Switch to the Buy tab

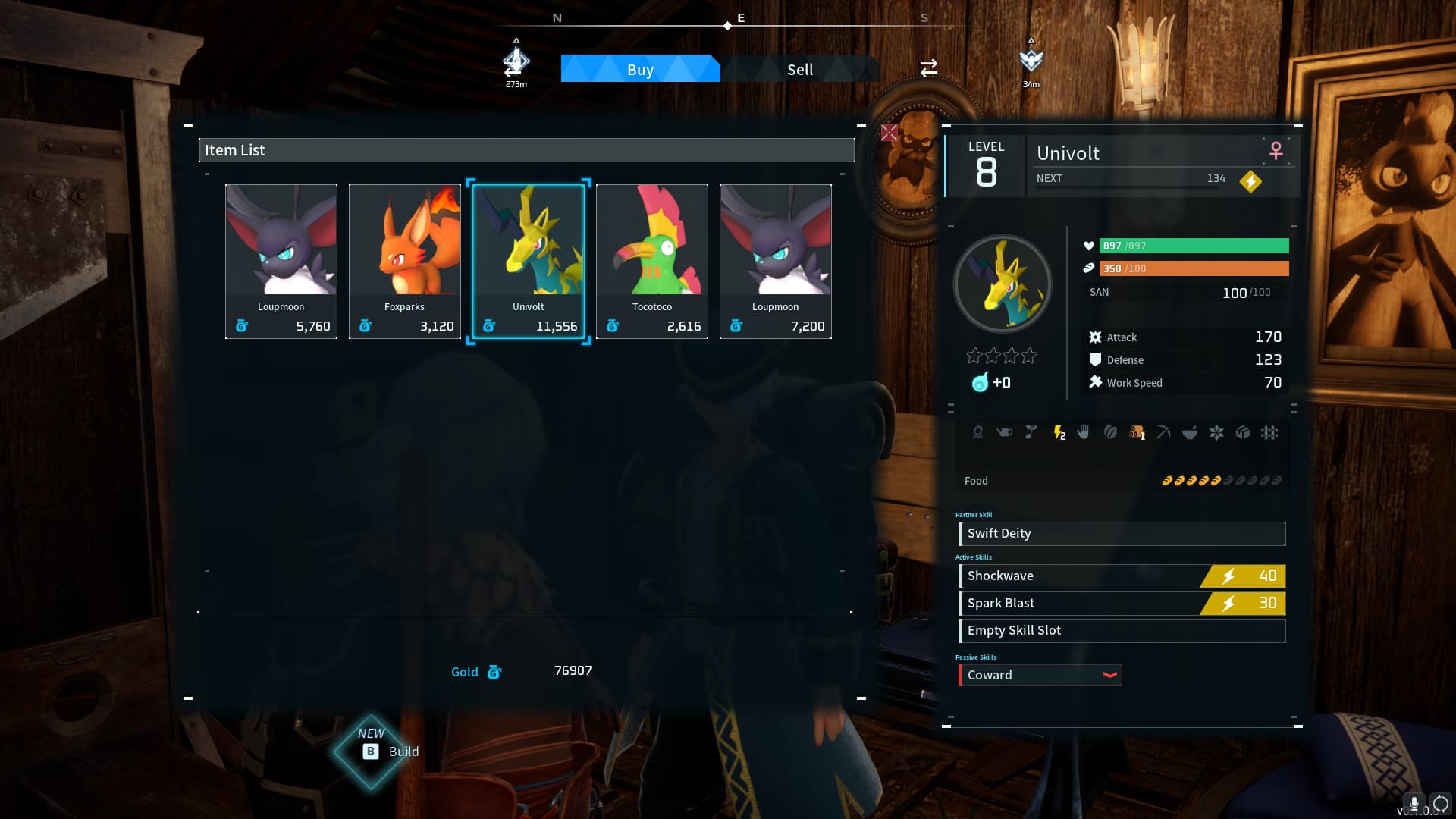640,69
